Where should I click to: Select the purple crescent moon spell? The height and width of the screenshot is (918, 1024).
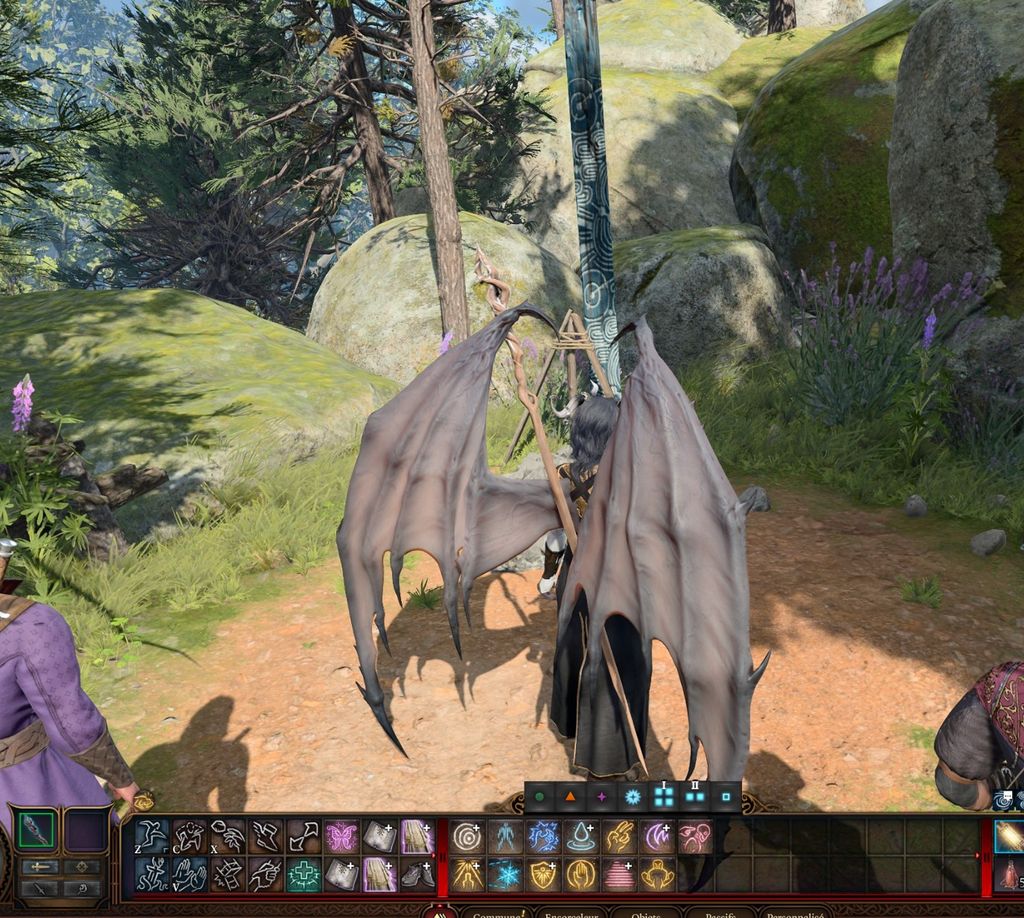[x=656, y=836]
